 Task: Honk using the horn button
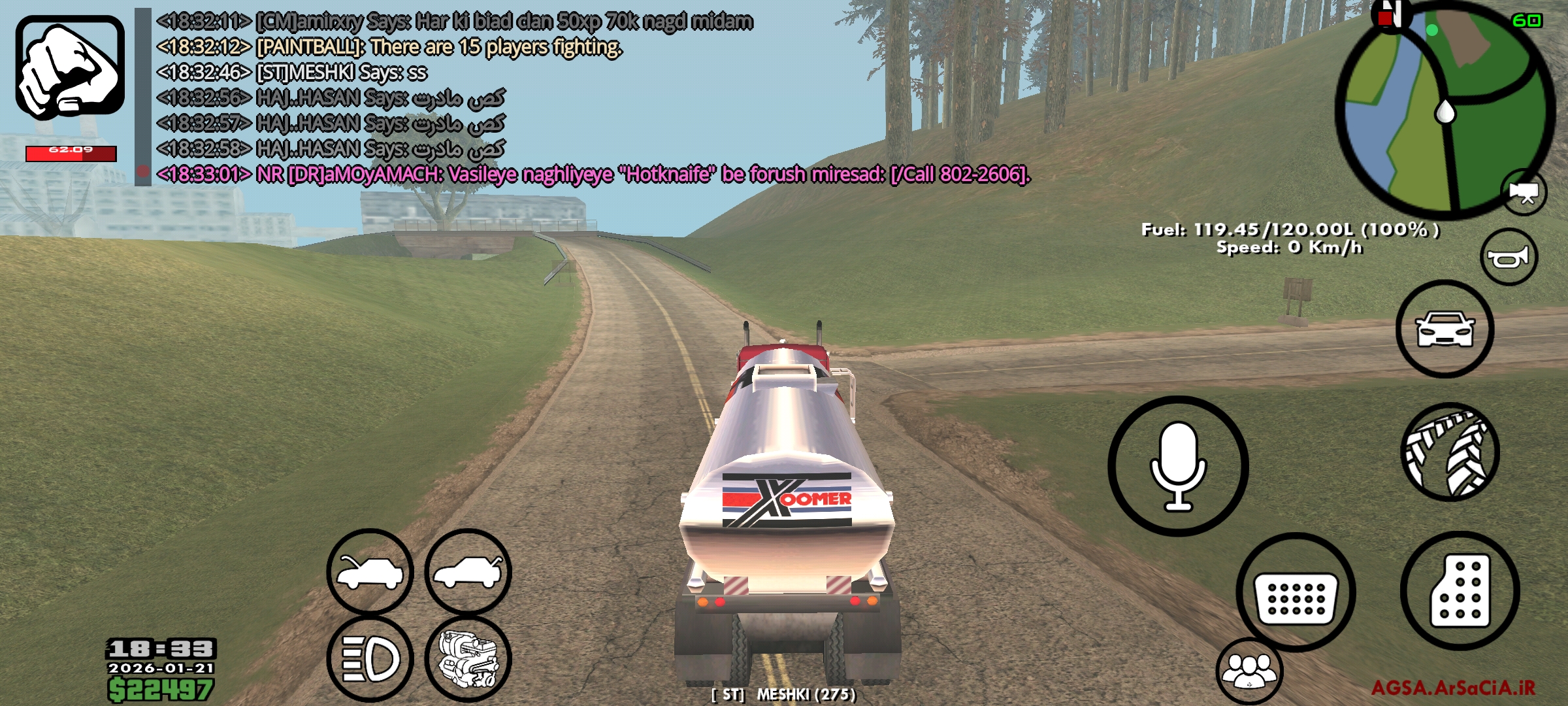pos(1509,257)
